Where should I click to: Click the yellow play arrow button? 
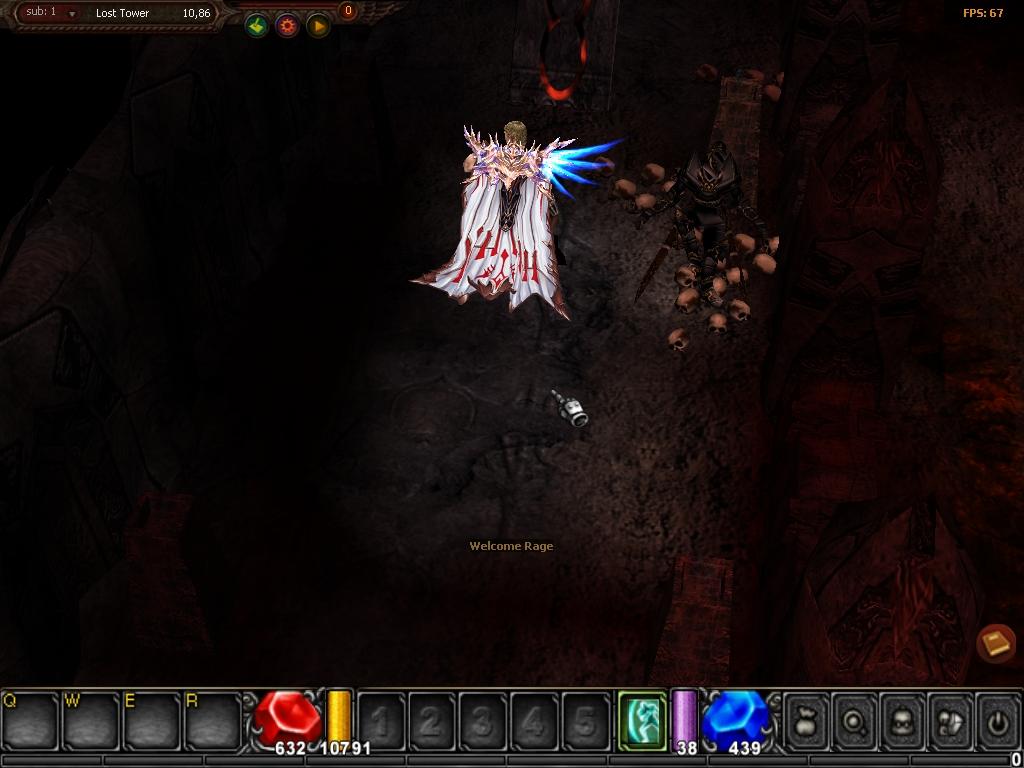pos(318,26)
